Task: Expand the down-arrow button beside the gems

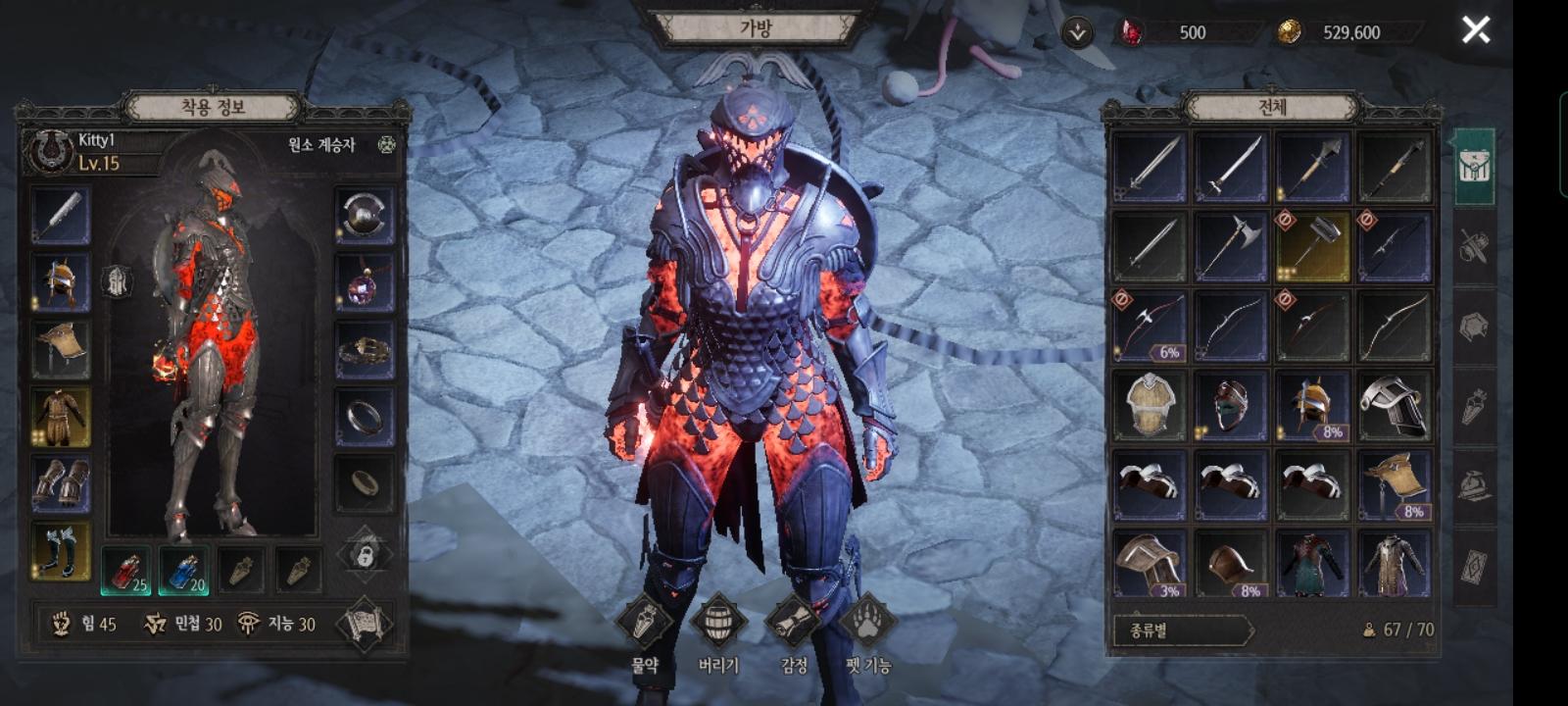Action: 1077,32
